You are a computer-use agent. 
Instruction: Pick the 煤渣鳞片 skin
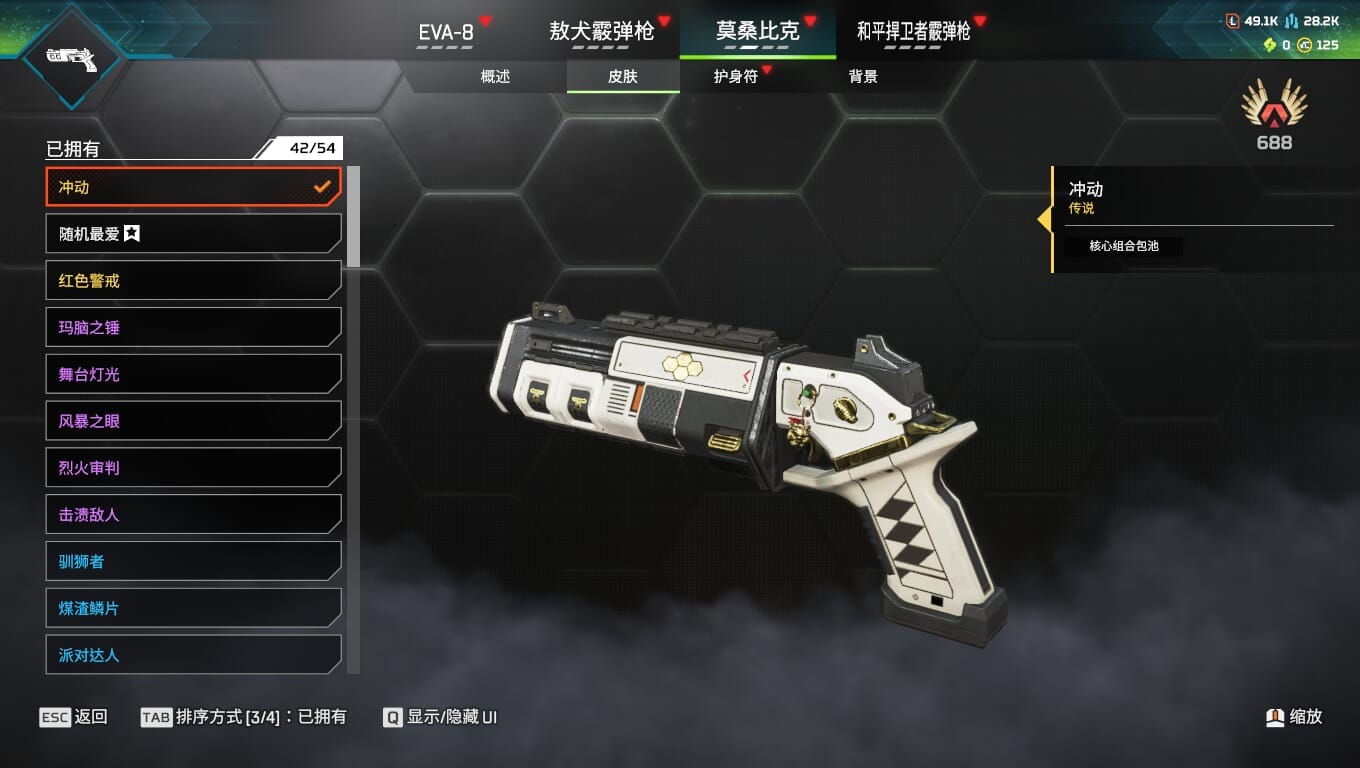point(194,608)
